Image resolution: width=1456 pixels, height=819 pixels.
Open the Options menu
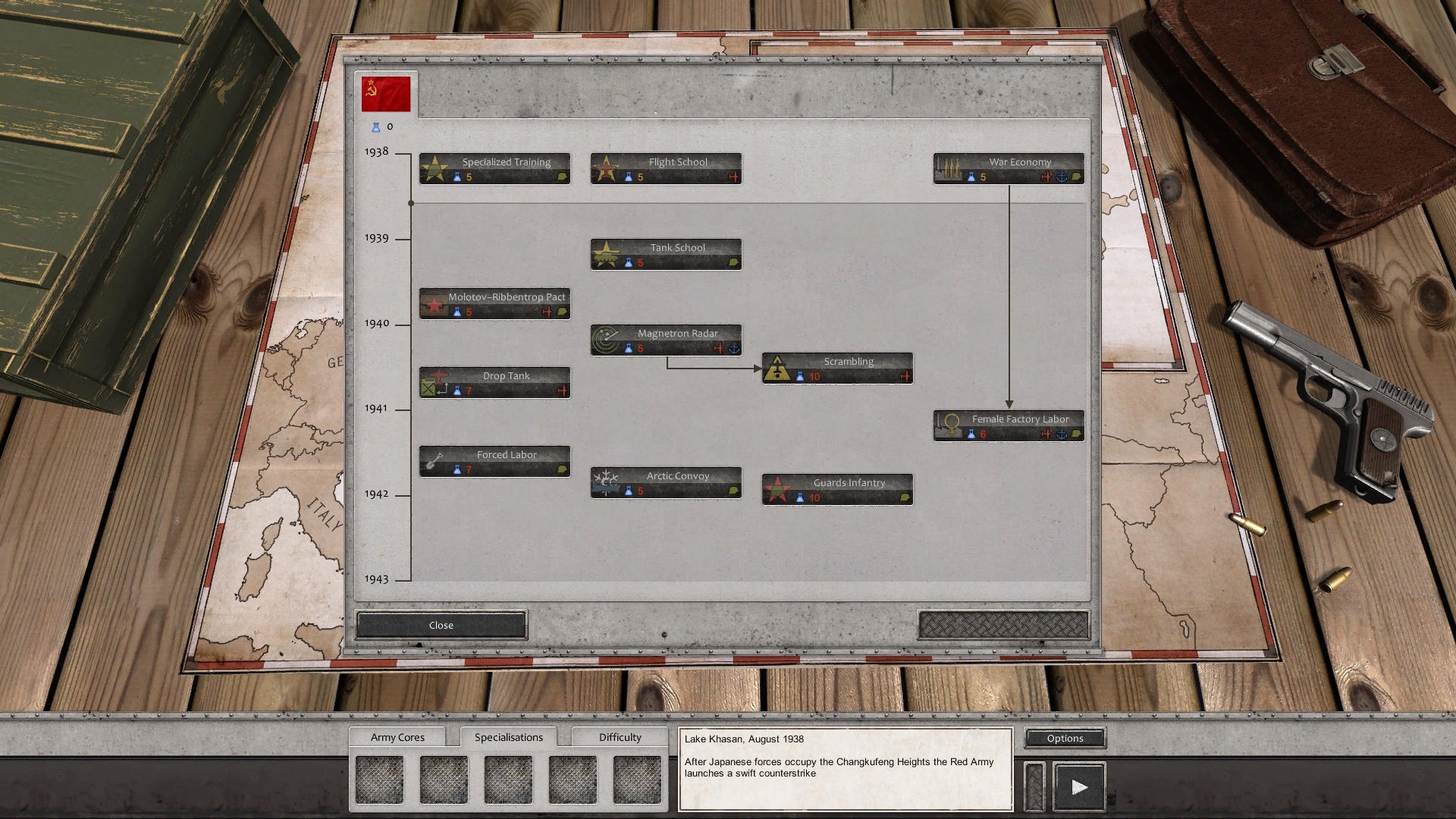(x=1064, y=738)
